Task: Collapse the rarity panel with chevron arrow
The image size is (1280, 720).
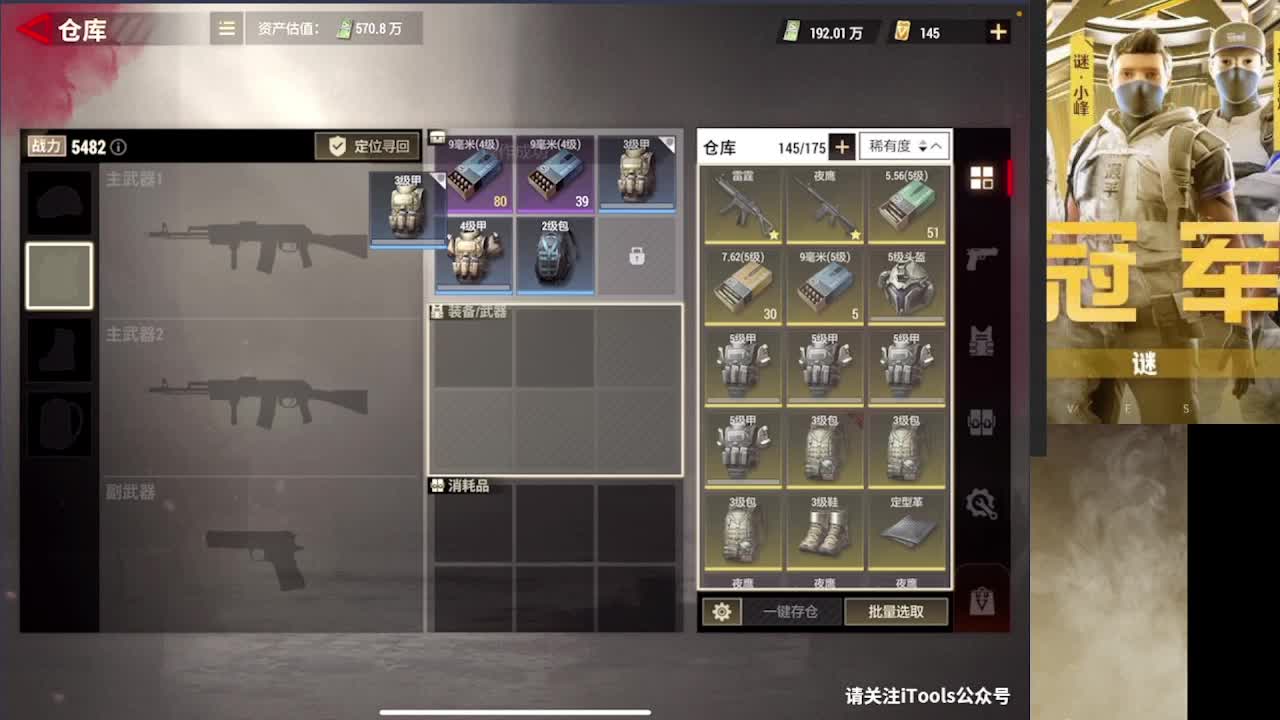Action: tap(934, 146)
